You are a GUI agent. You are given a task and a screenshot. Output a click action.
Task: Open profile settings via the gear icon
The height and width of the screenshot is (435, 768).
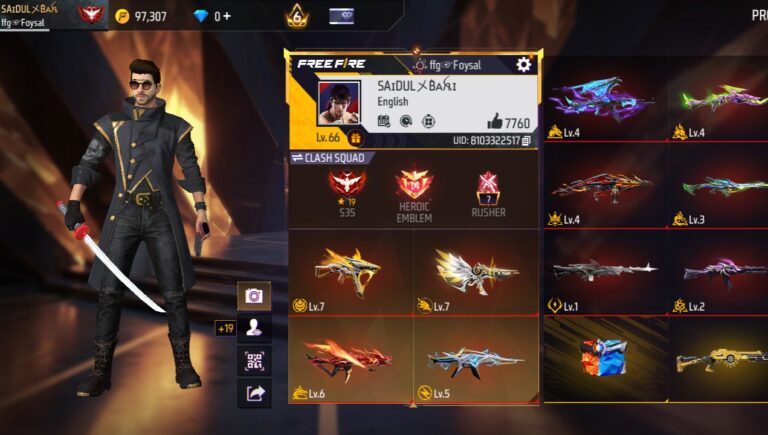pos(523,65)
